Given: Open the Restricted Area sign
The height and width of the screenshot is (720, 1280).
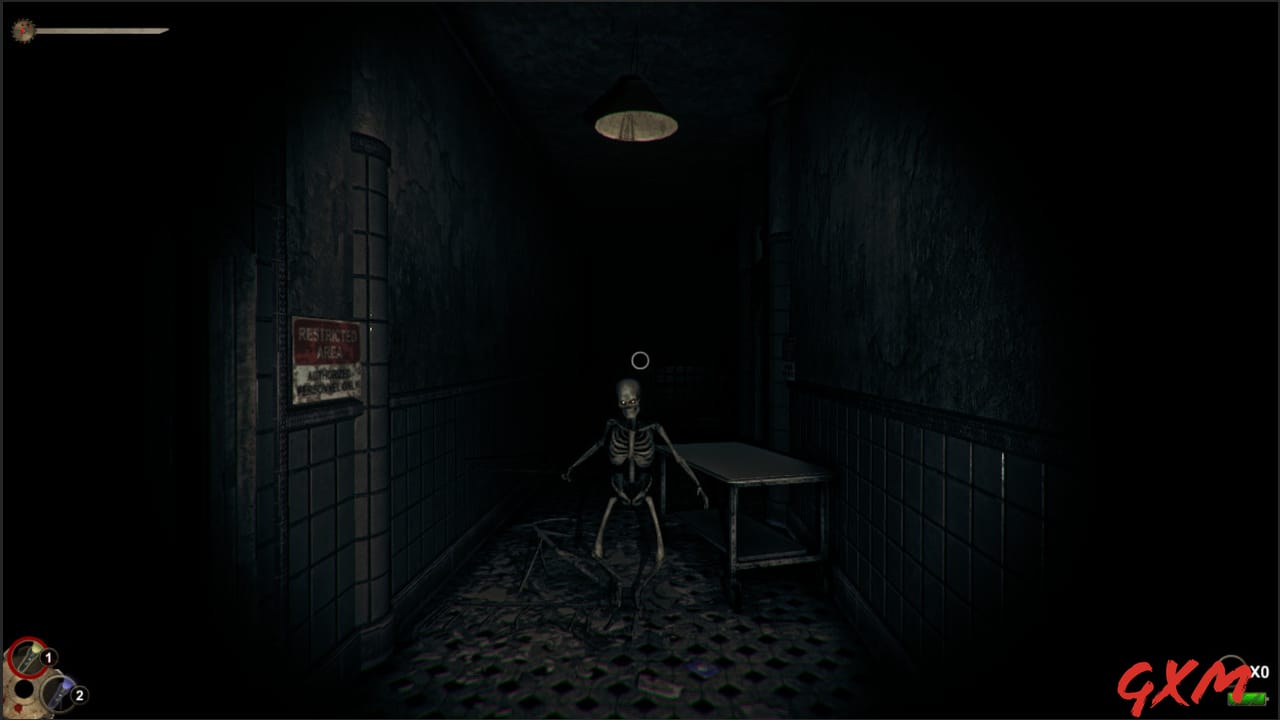Looking at the screenshot, I should (x=326, y=360).
